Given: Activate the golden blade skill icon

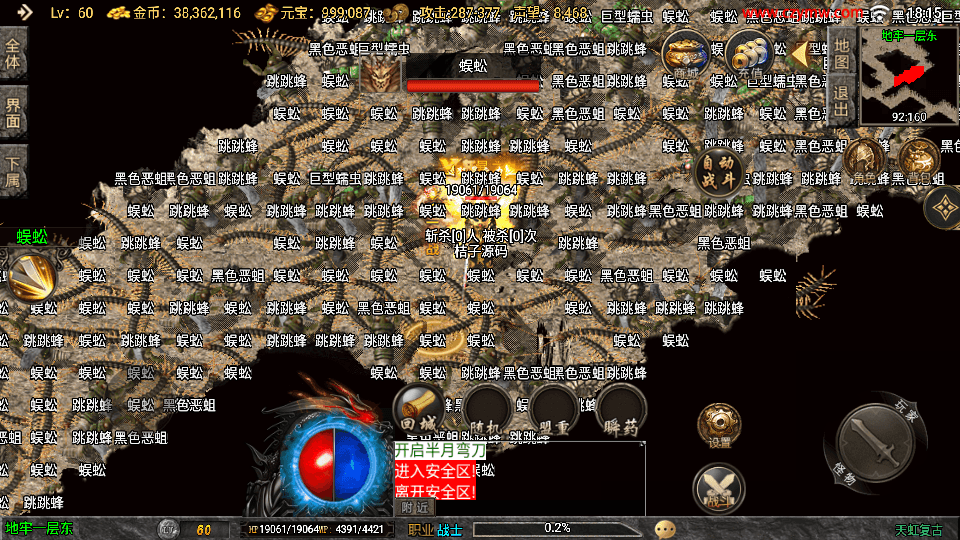Looking at the screenshot, I should 31,277.
